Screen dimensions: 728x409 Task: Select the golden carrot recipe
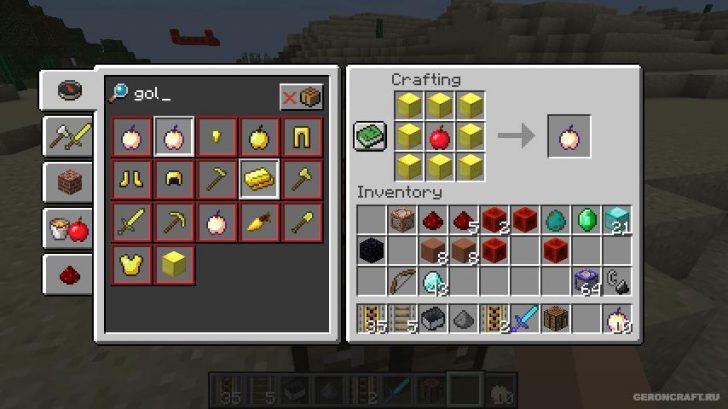pyautogui.click(x=258, y=222)
